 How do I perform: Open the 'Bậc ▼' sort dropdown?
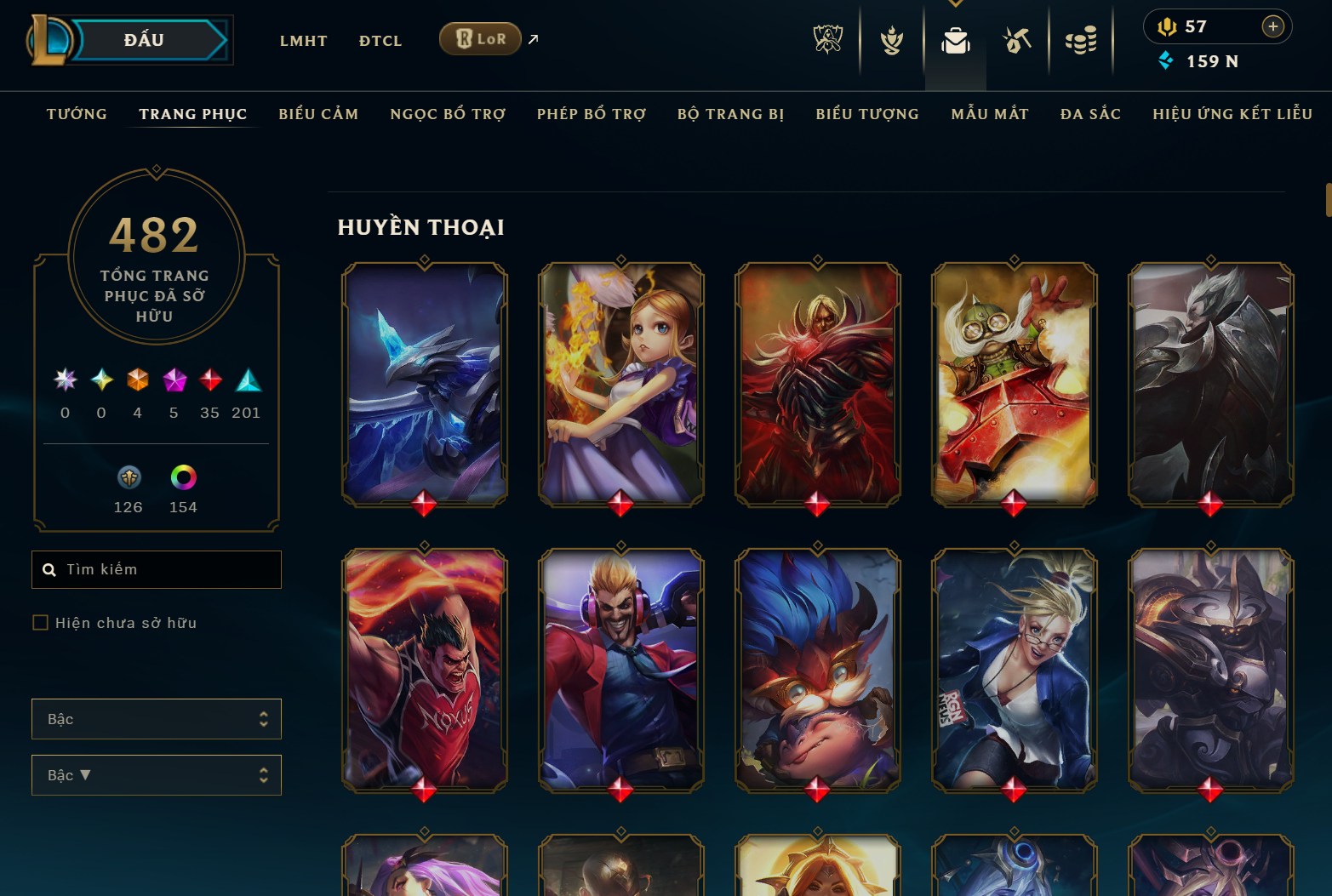tap(157, 775)
